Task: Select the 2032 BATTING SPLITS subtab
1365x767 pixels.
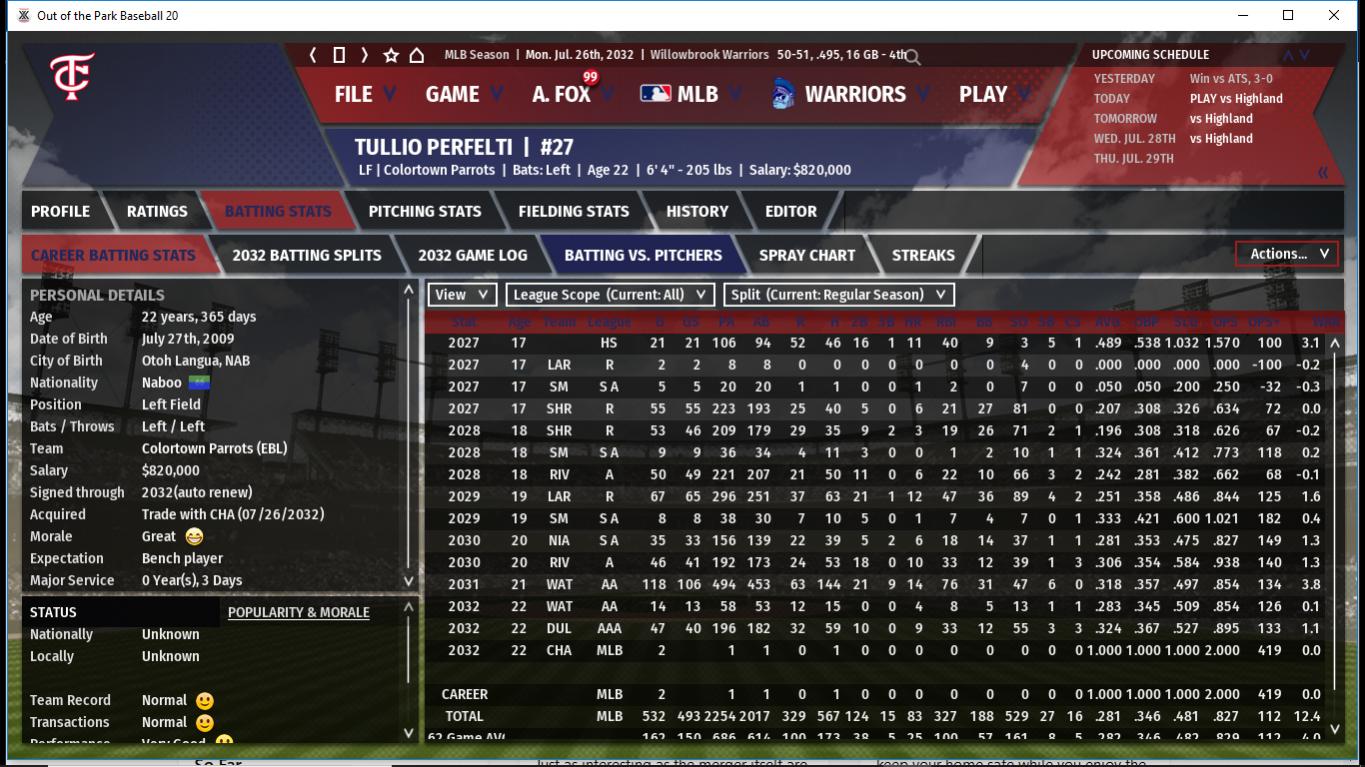Action: pos(306,255)
